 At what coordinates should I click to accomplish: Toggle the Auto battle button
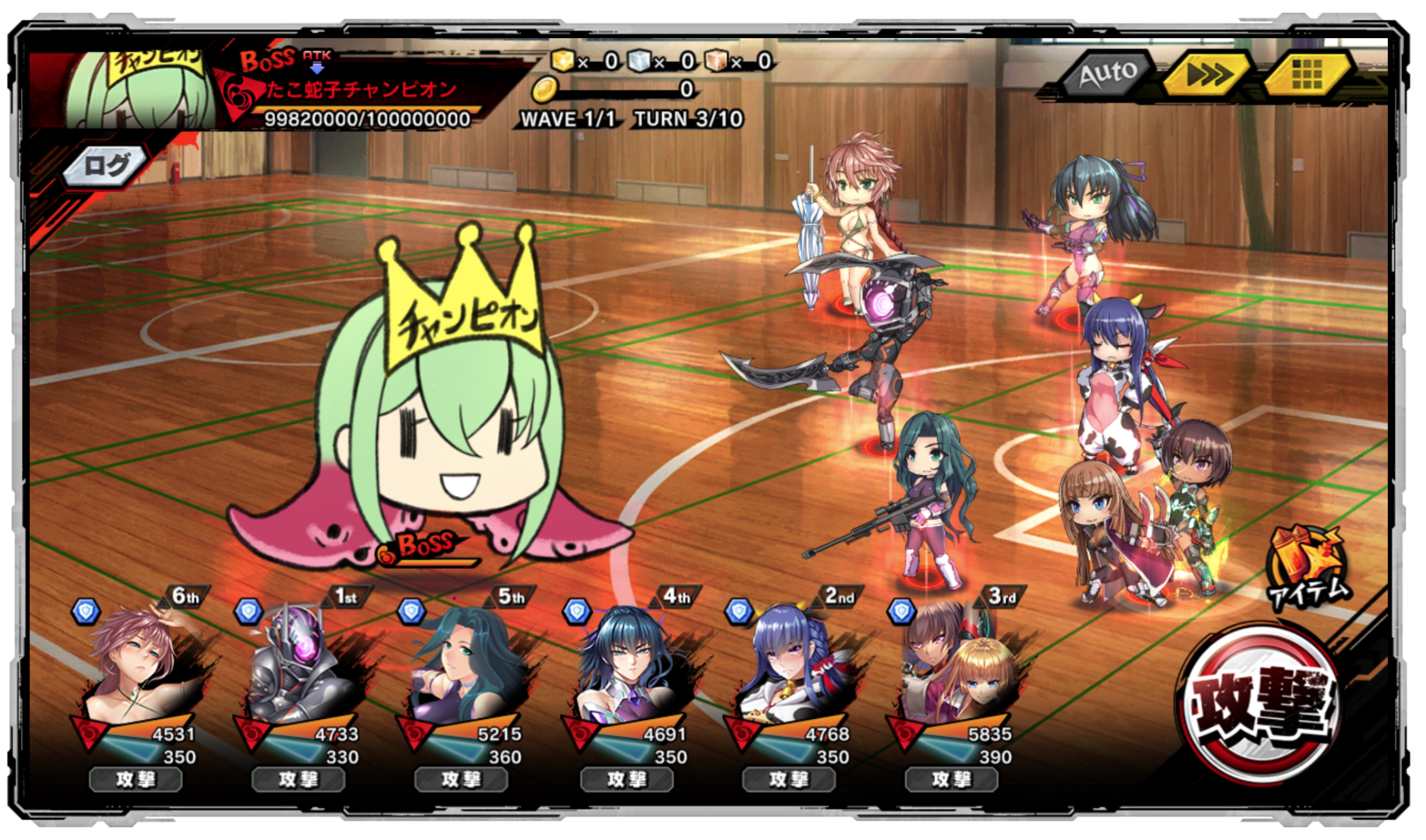point(1107,74)
